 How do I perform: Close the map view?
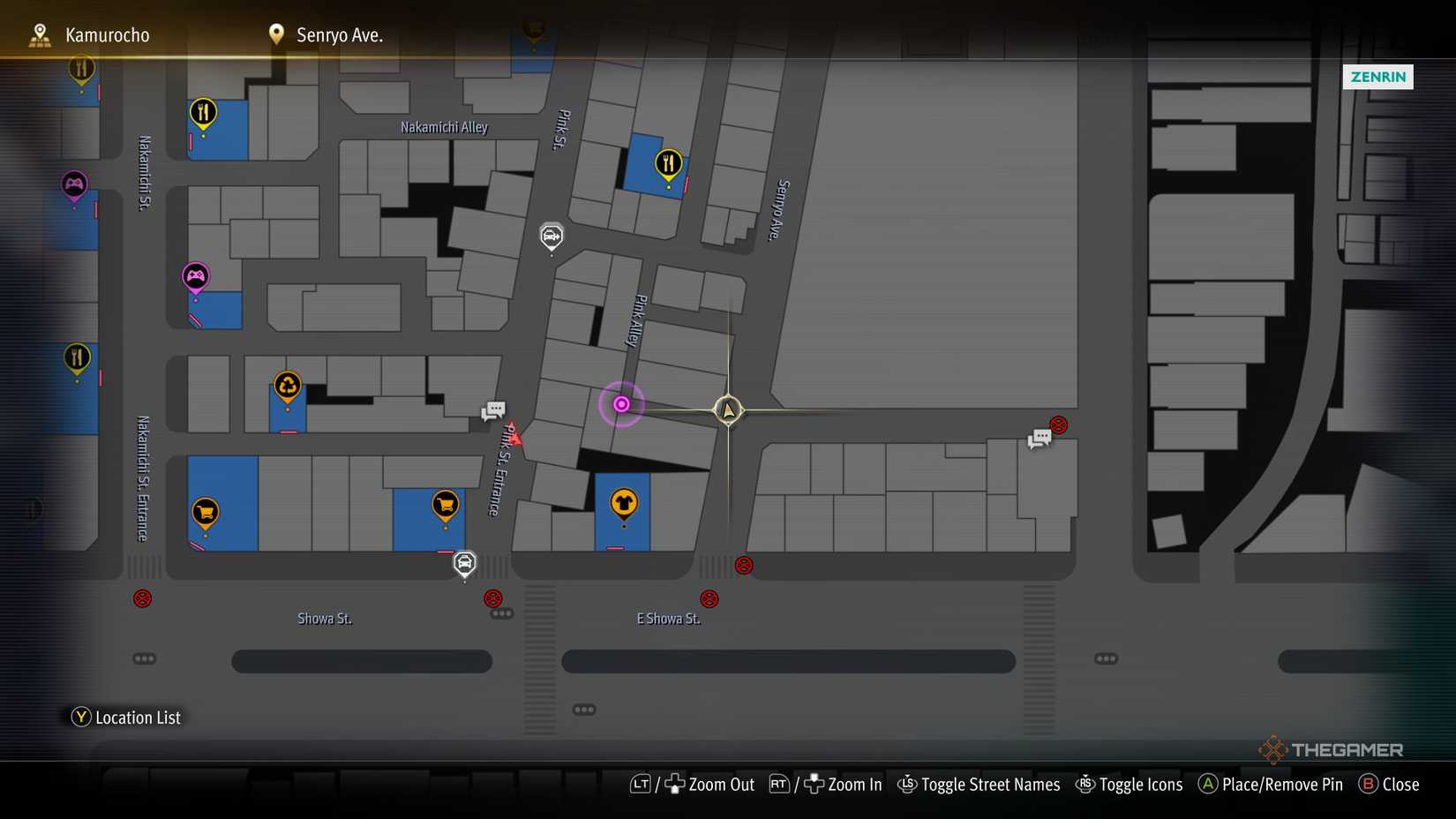pyautogui.click(x=1390, y=784)
